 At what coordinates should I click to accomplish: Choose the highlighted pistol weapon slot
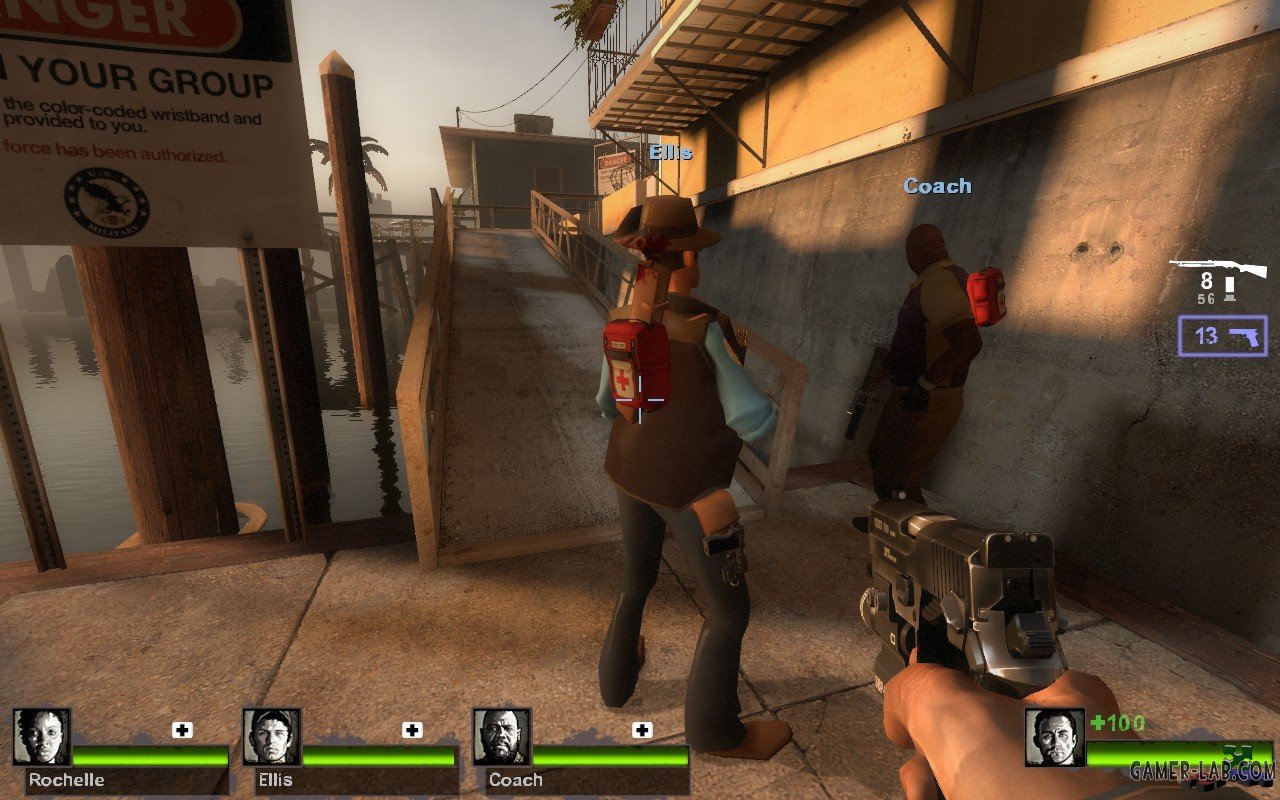[1223, 336]
